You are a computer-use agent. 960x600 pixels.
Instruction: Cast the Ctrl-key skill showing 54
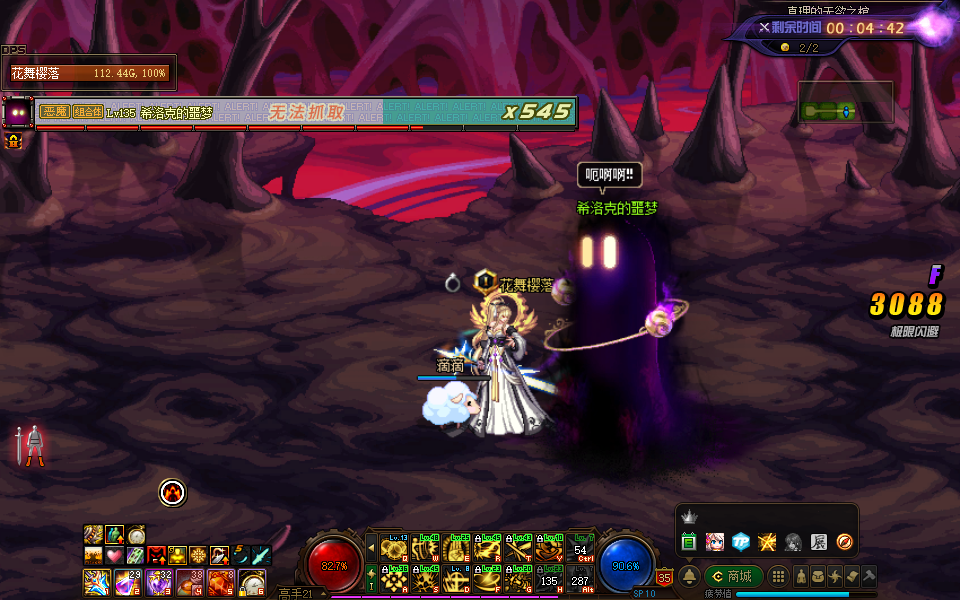(580, 549)
